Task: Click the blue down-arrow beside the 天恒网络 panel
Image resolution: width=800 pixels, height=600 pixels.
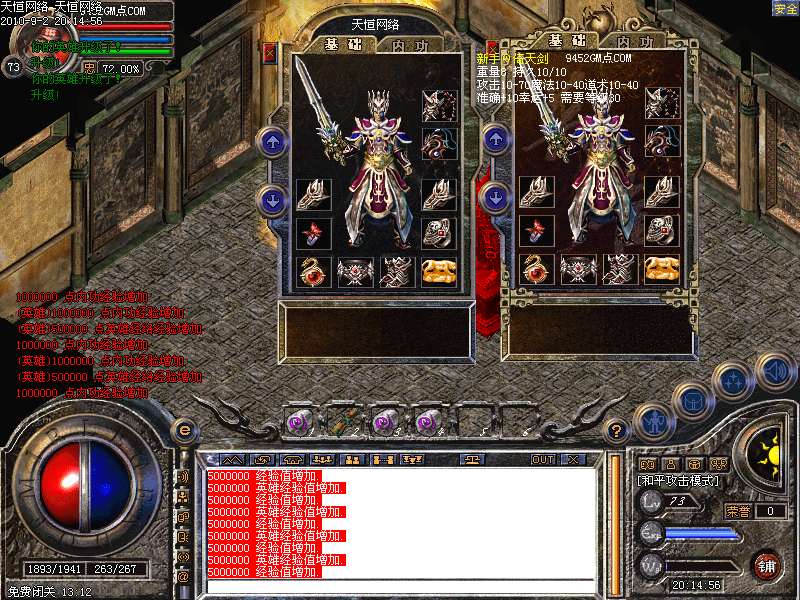Action: pos(272,198)
